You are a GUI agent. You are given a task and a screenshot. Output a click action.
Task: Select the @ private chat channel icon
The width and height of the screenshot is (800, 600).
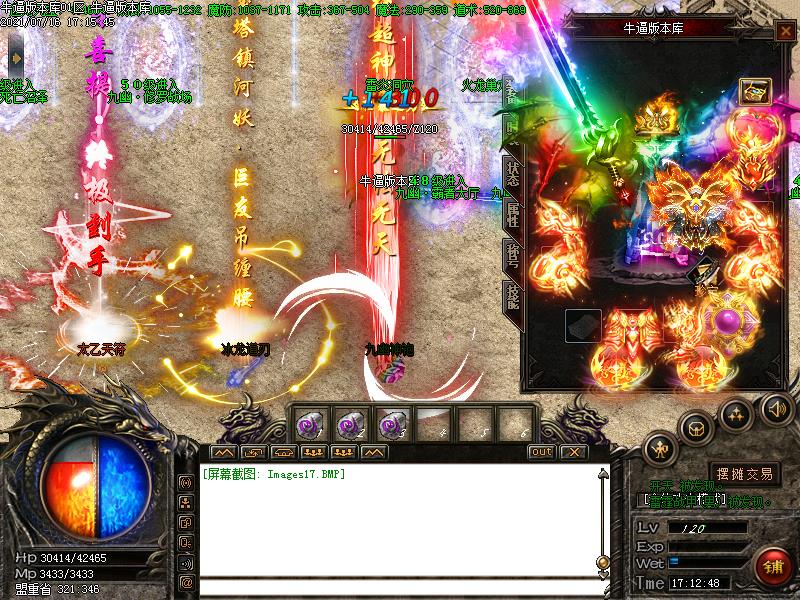[x=186, y=581]
